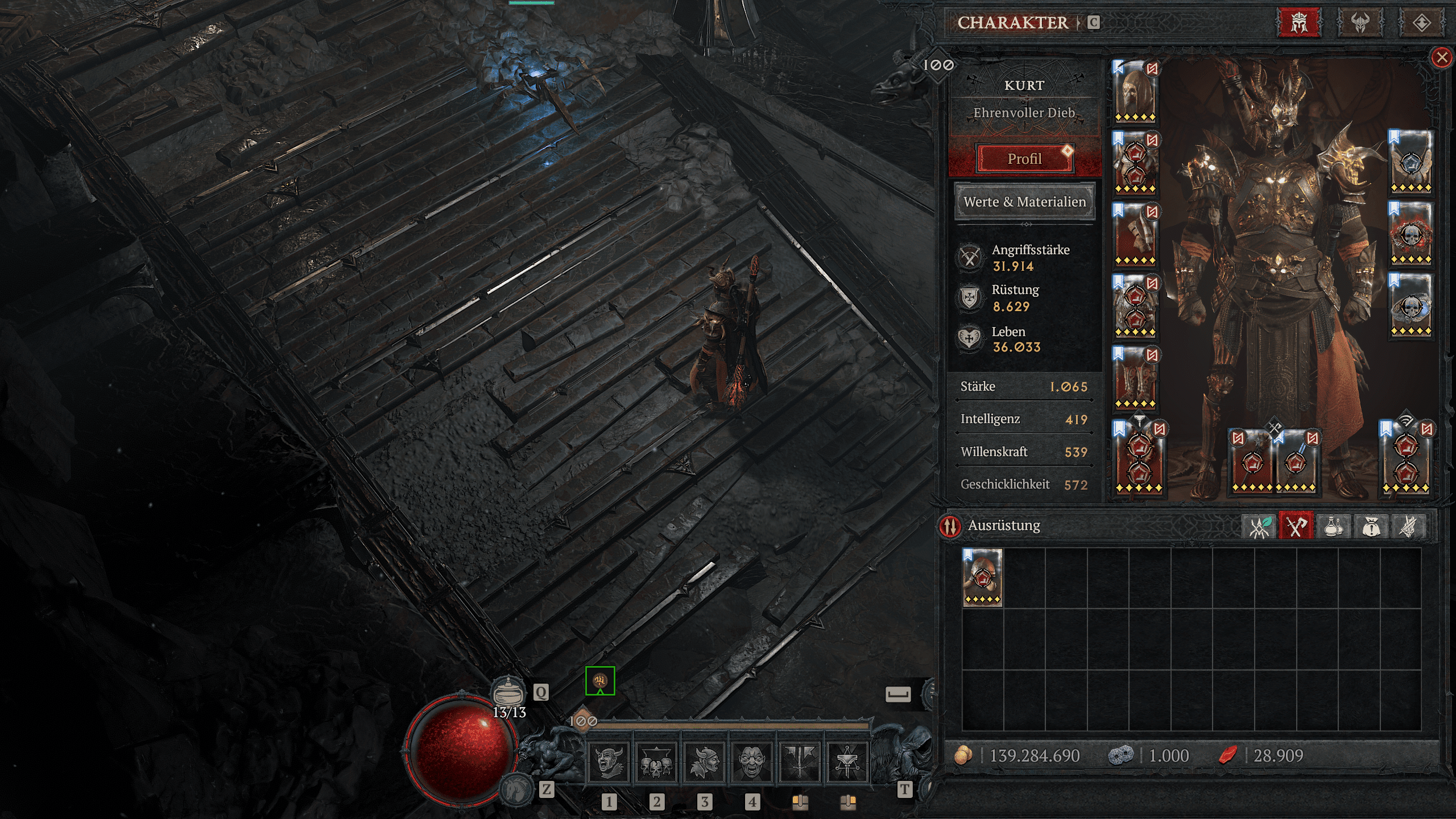Summon the mount via horse icon
Screen dimensions: 1456x819
516,789
